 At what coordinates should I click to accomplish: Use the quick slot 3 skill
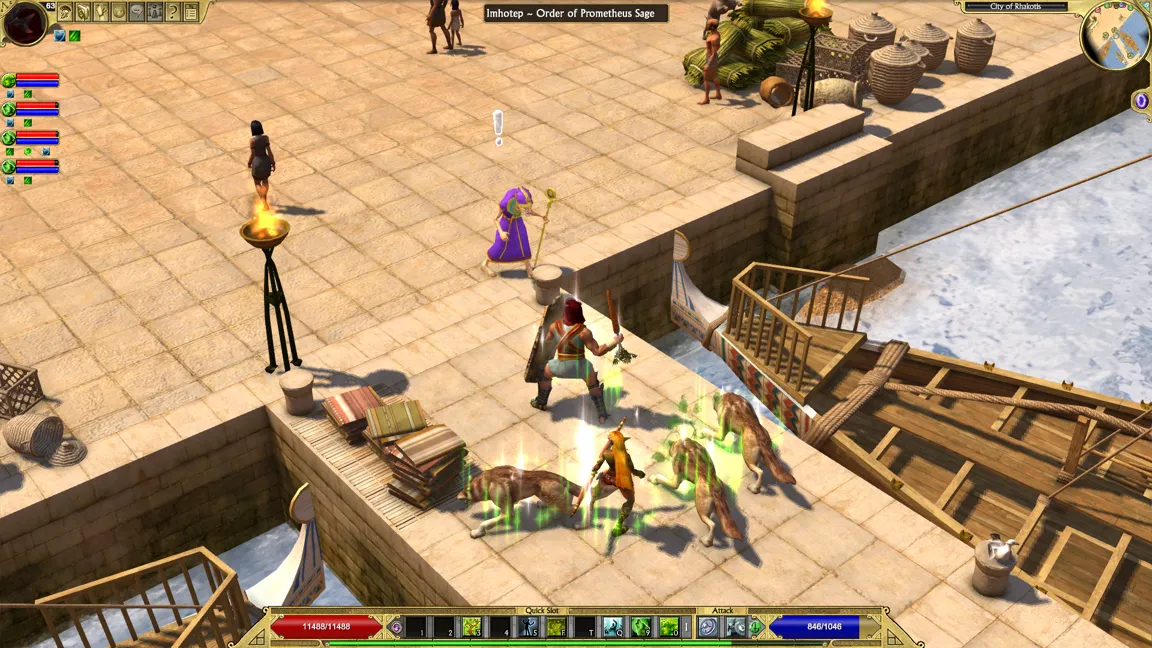click(471, 627)
